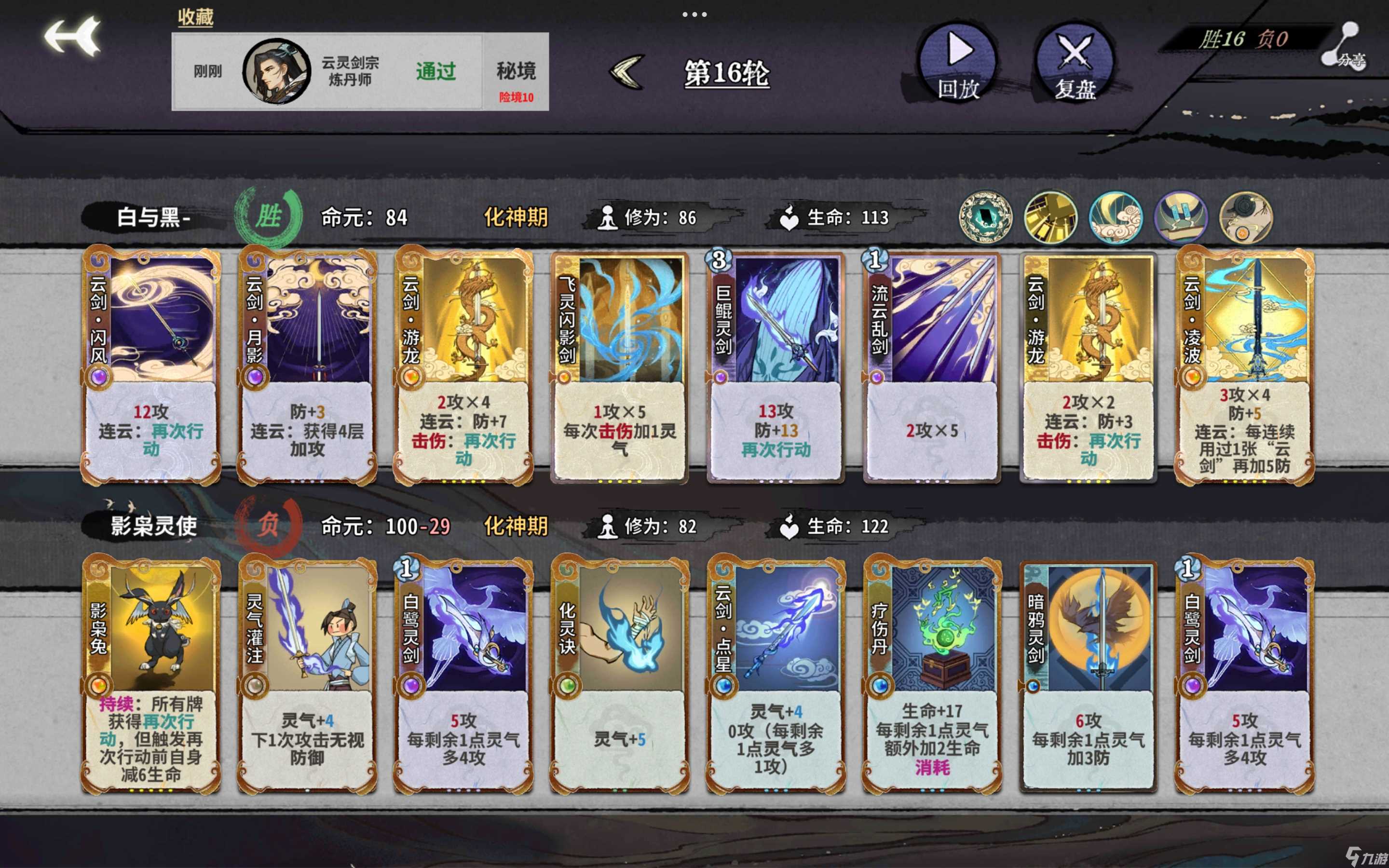Select the moon-and-clouds buff icon
1389x868 pixels.
(1115, 217)
